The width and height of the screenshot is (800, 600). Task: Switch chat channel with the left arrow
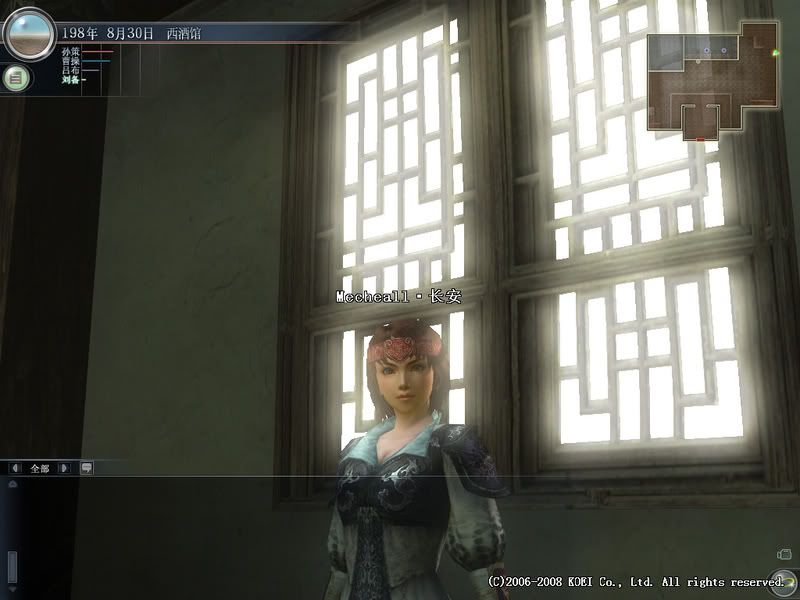point(15,467)
